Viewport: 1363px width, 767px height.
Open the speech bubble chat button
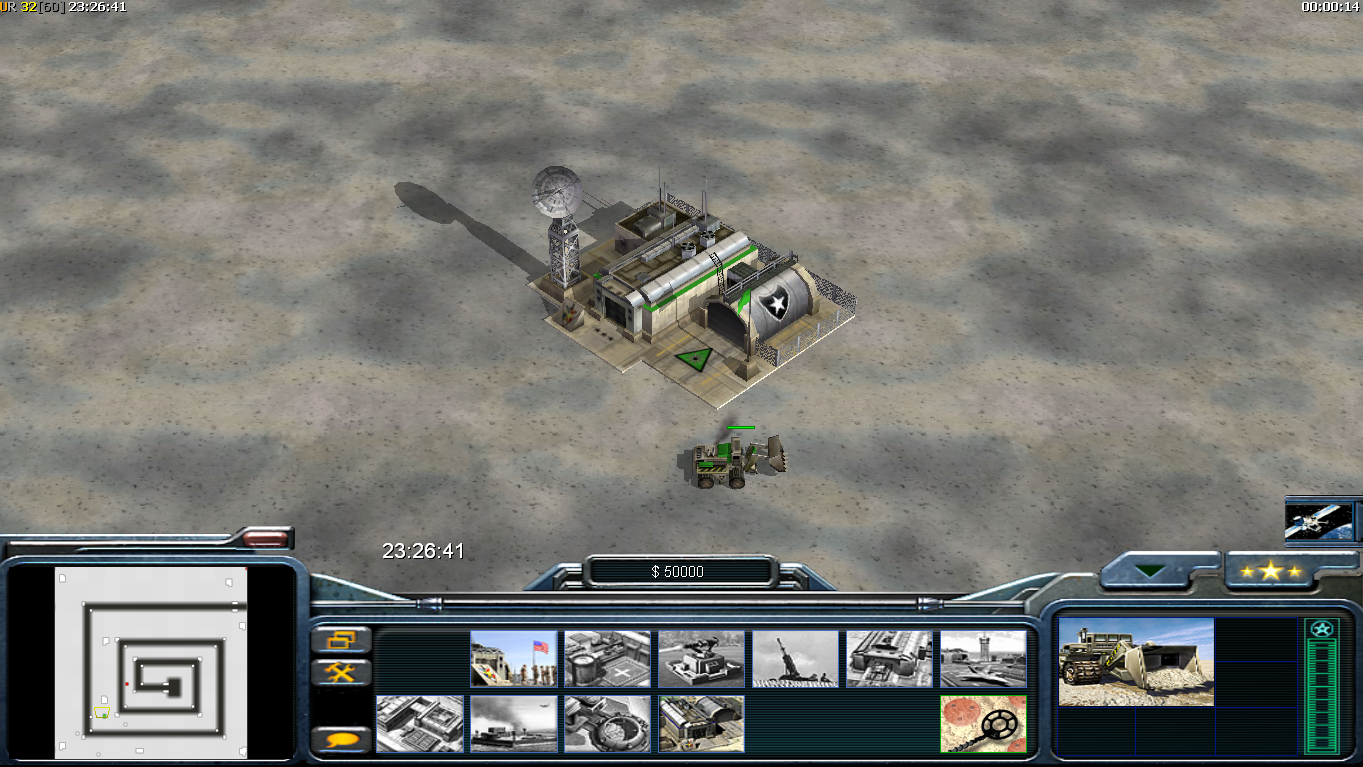pos(341,740)
